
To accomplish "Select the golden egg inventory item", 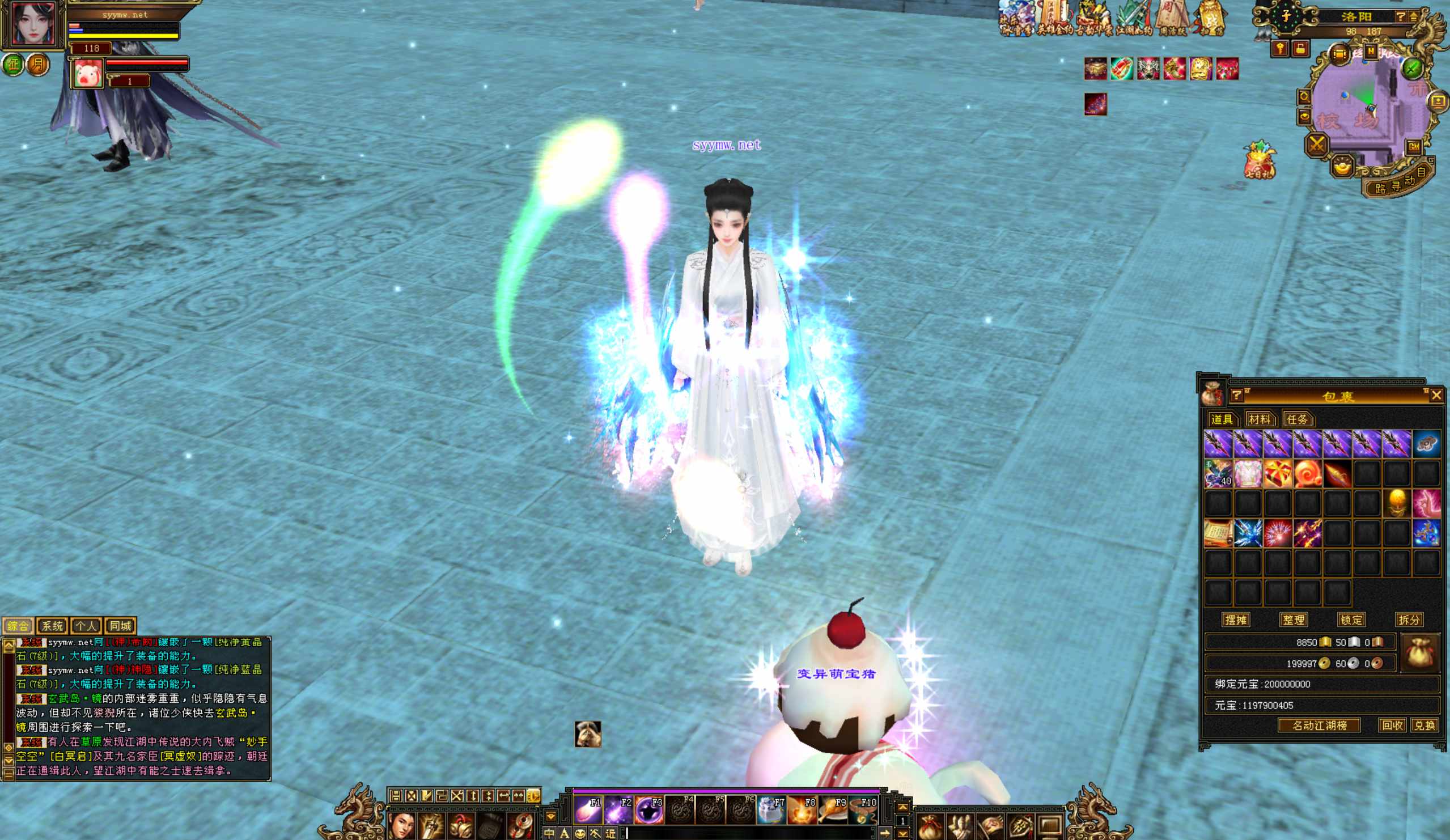I will tap(1397, 504).
